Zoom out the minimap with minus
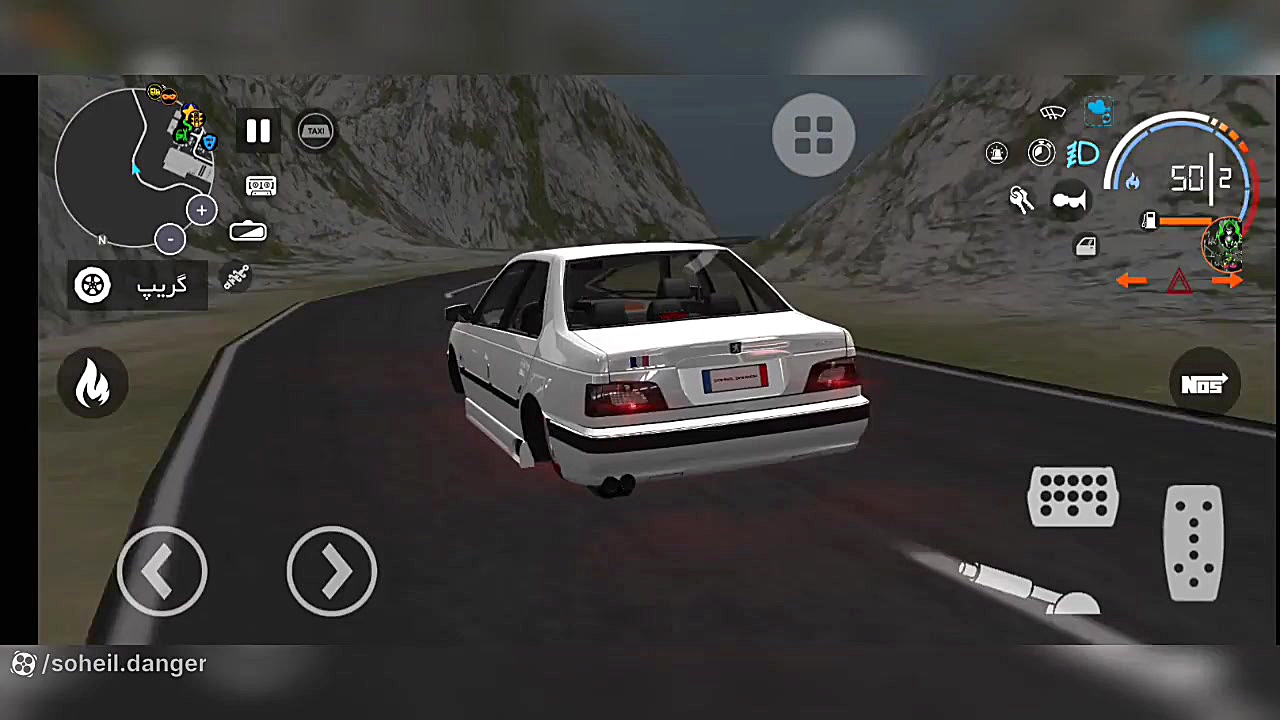 click(170, 239)
